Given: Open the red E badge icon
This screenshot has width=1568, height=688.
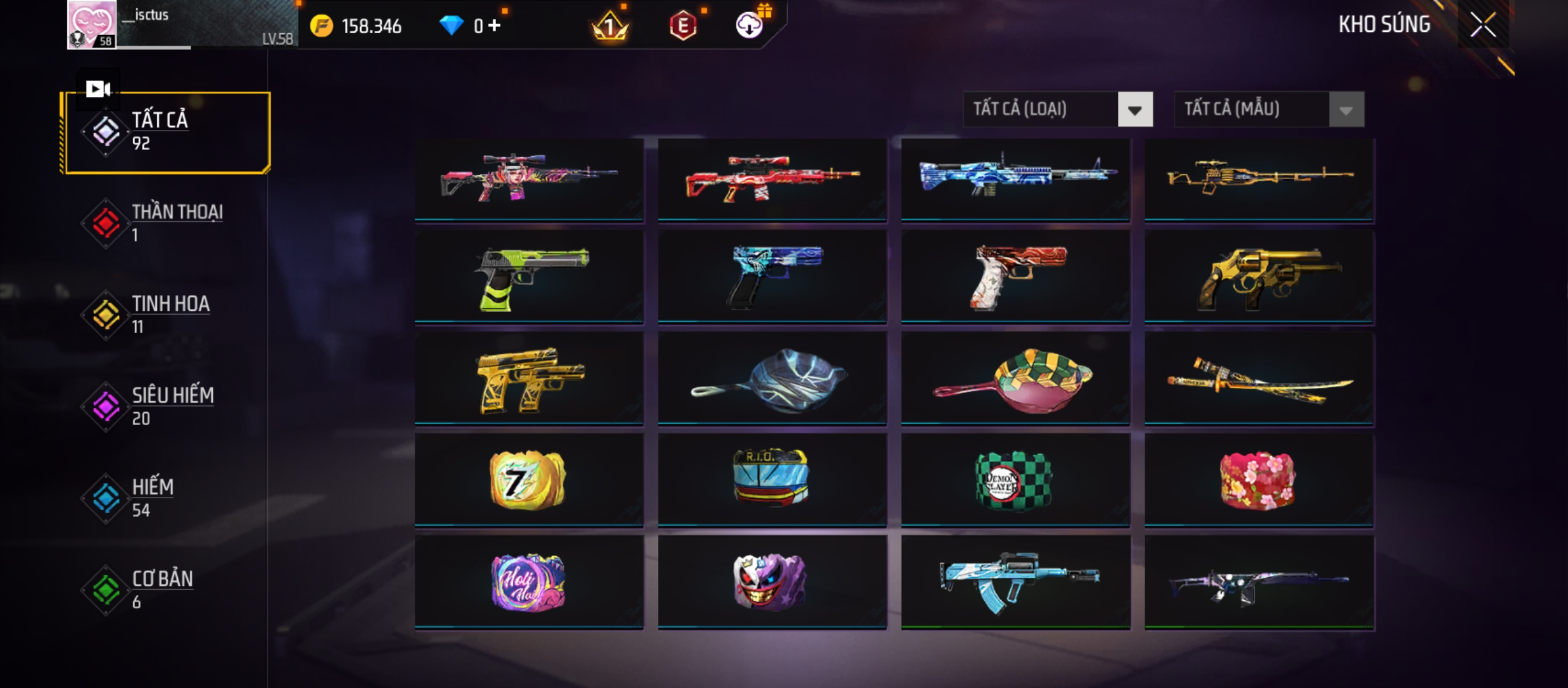Looking at the screenshot, I should 683,25.
